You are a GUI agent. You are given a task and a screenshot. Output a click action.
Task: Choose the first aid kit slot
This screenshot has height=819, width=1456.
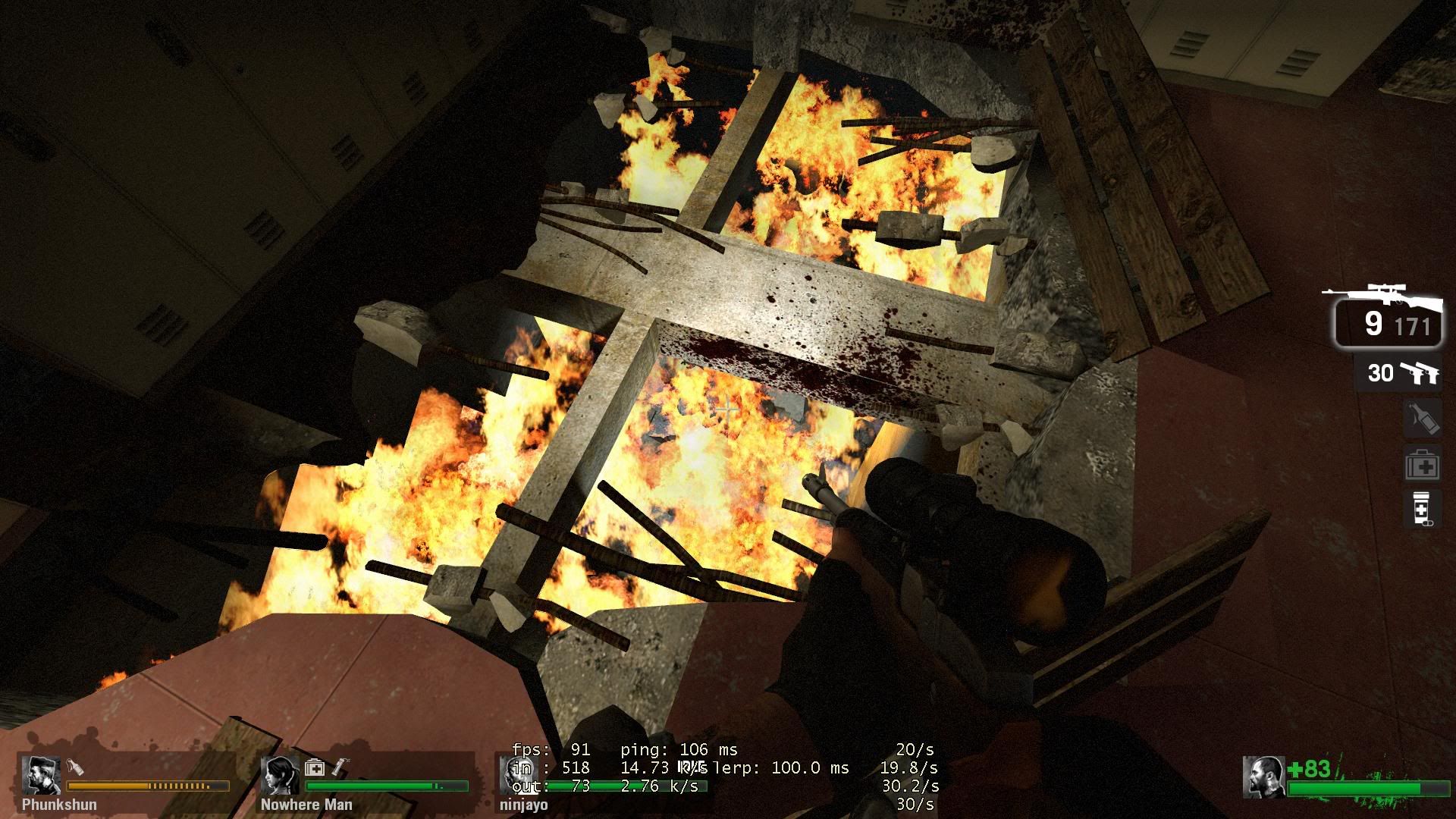coord(1421,465)
